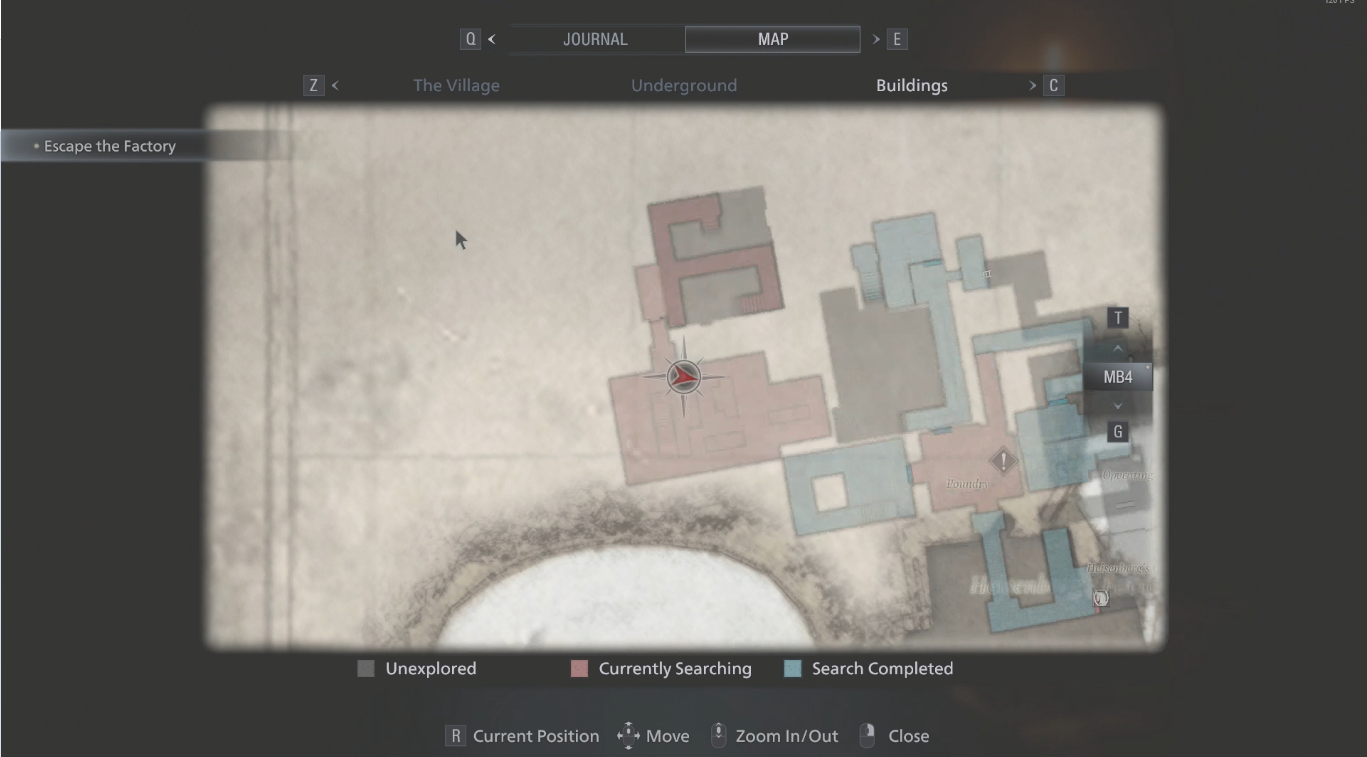Screen dimensions: 1367x757
Task: Select the Underground map label
Action: (684, 86)
